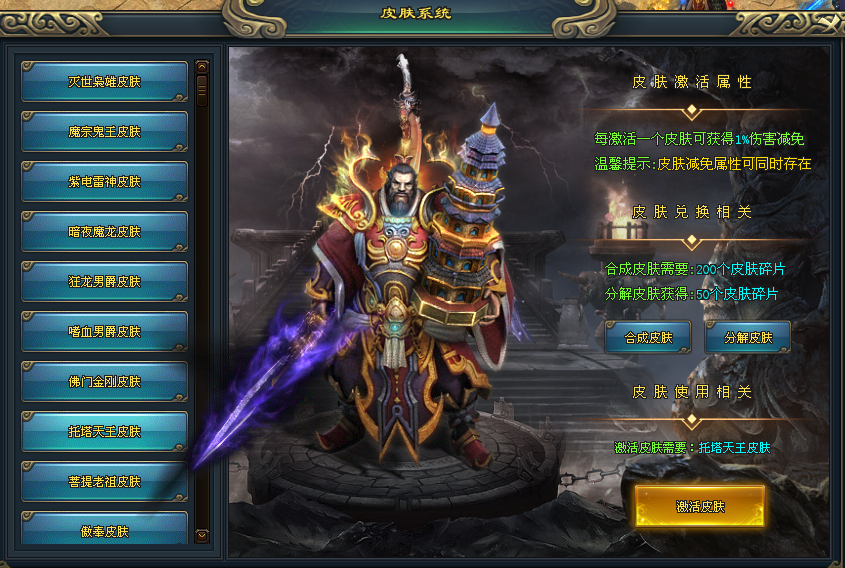Click the skin list scroll-down arrow
The height and width of the screenshot is (568, 845).
click(x=202, y=535)
